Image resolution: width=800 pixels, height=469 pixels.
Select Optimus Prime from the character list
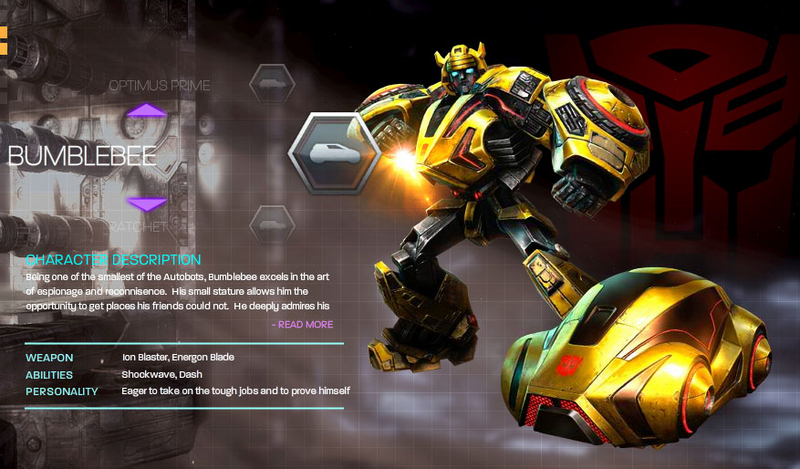click(x=159, y=86)
